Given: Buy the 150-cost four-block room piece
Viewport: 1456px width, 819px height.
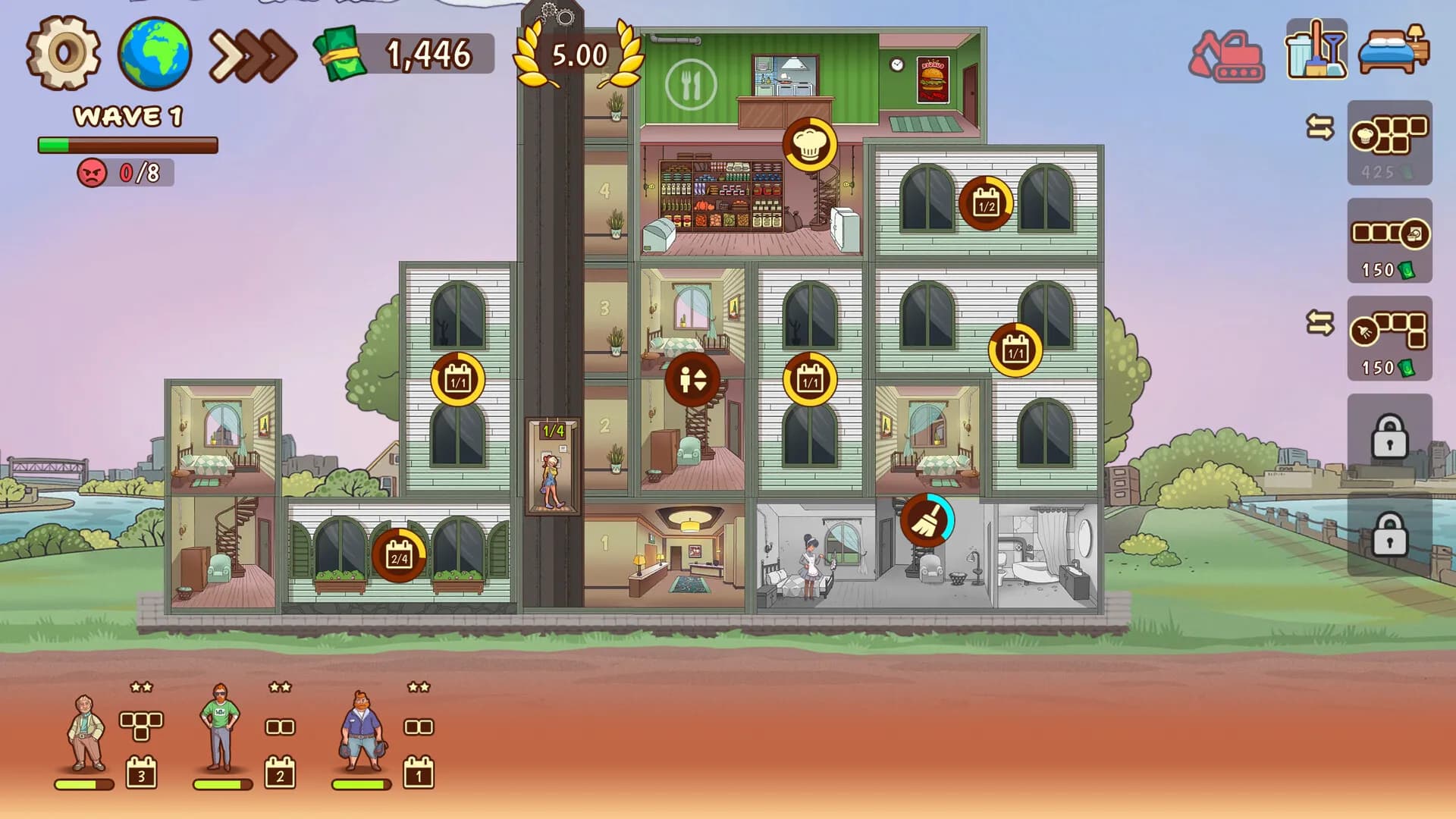Looking at the screenshot, I should (1389, 240).
